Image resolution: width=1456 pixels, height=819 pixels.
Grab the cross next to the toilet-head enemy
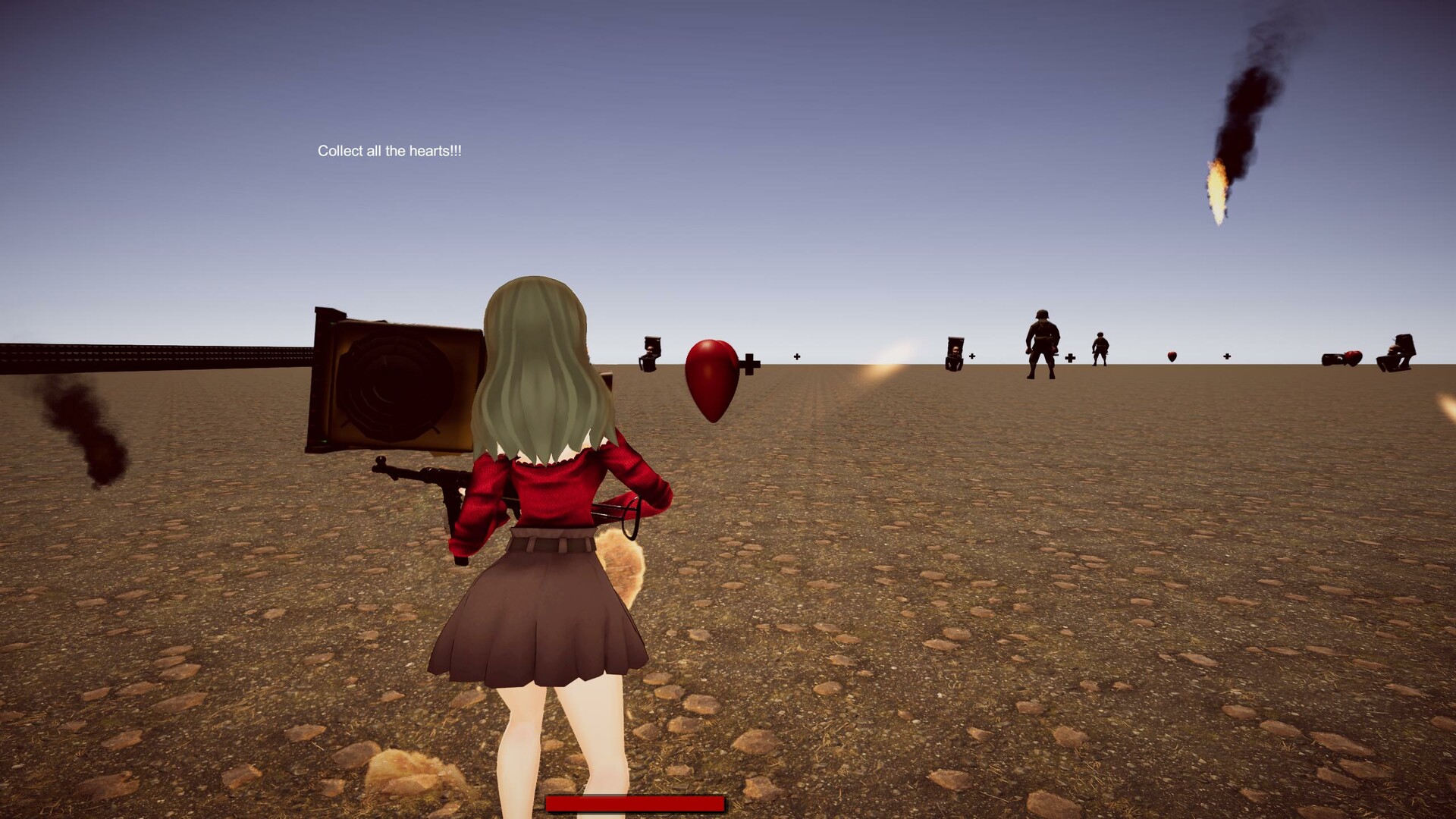971,354
